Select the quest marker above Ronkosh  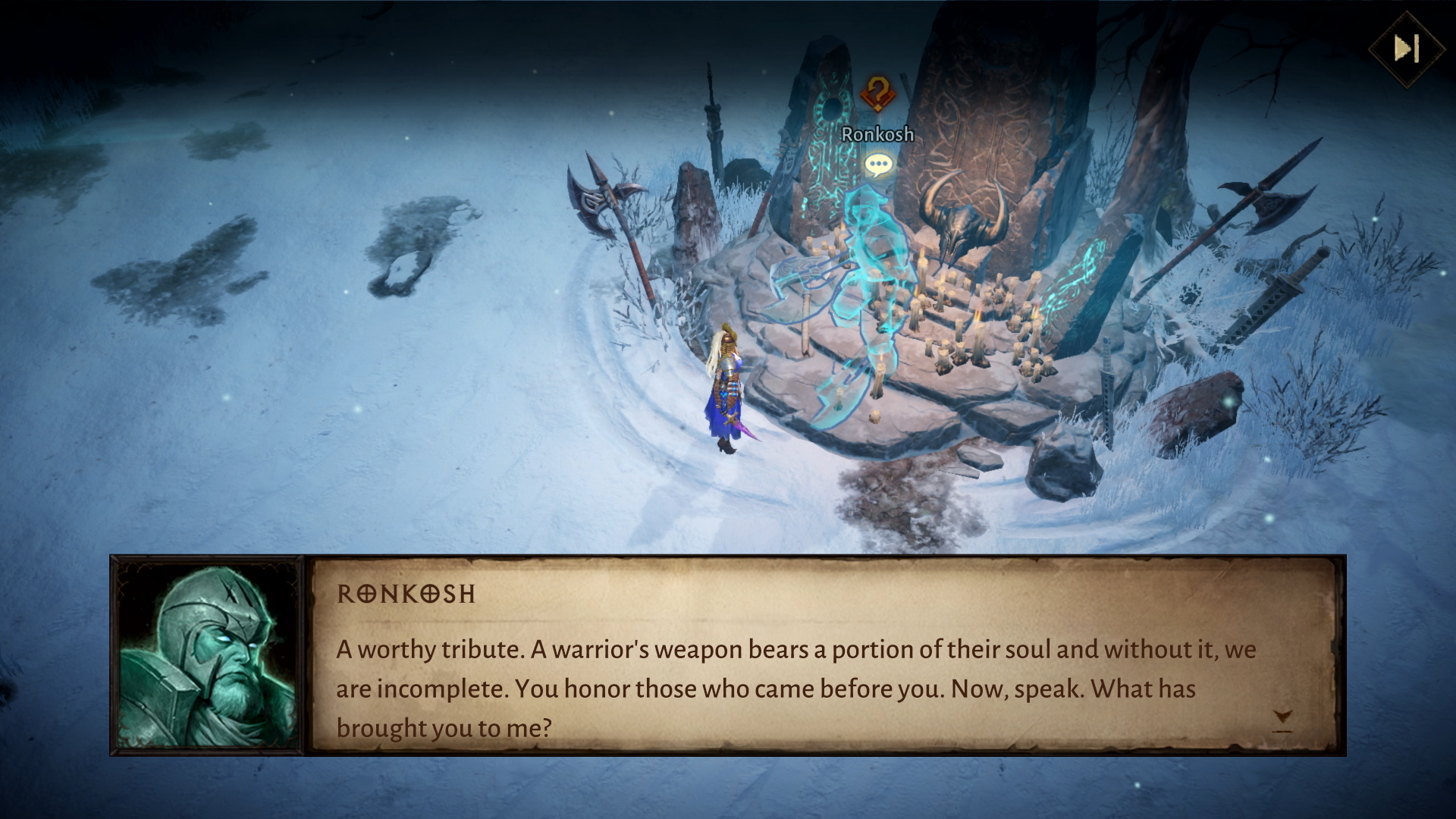pyautogui.click(x=877, y=94)
